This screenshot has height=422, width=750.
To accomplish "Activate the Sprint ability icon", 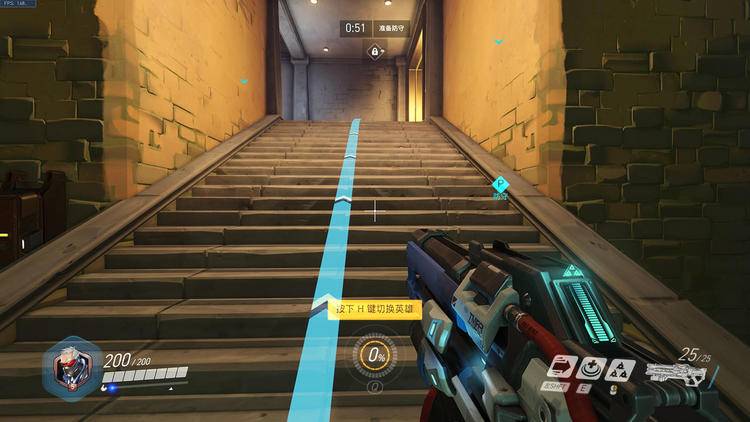I will click(561, 367).
